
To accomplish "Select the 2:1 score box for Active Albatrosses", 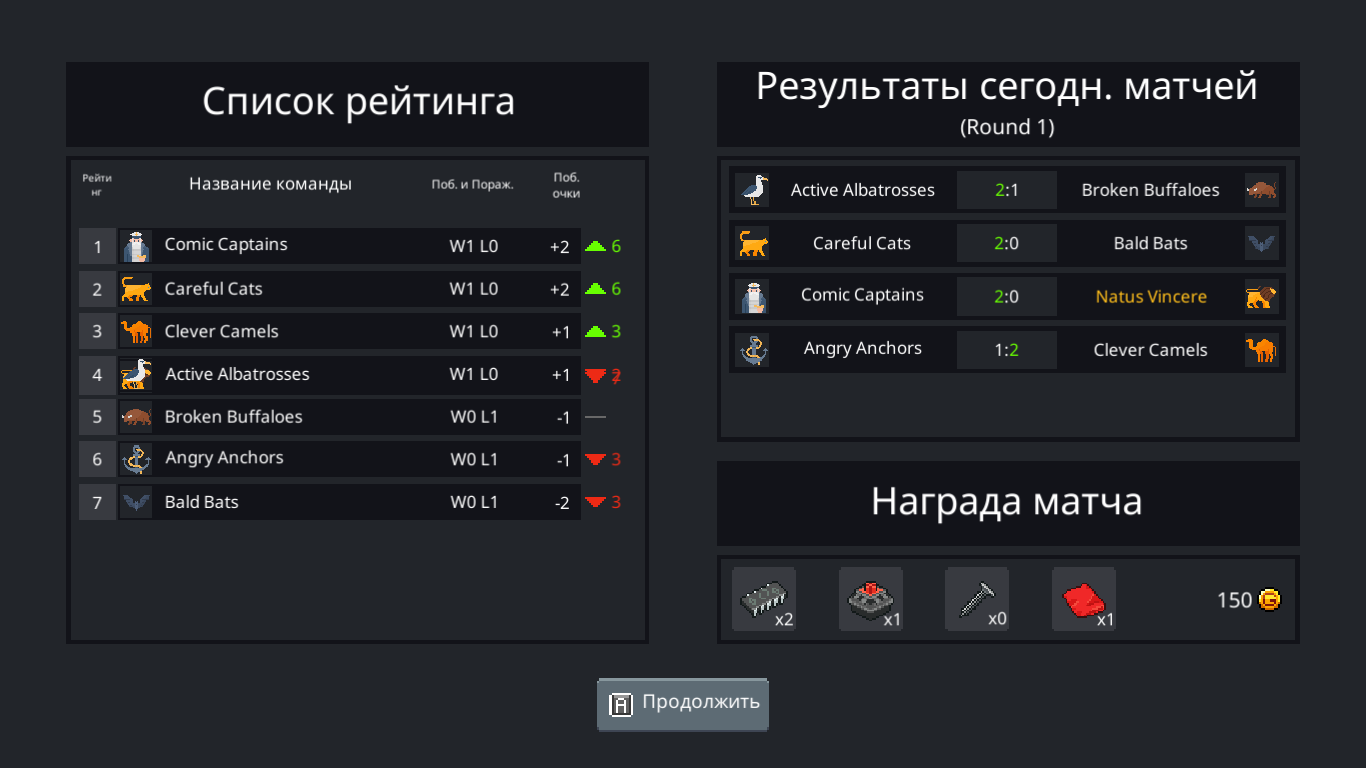I will click(1007, 189).
